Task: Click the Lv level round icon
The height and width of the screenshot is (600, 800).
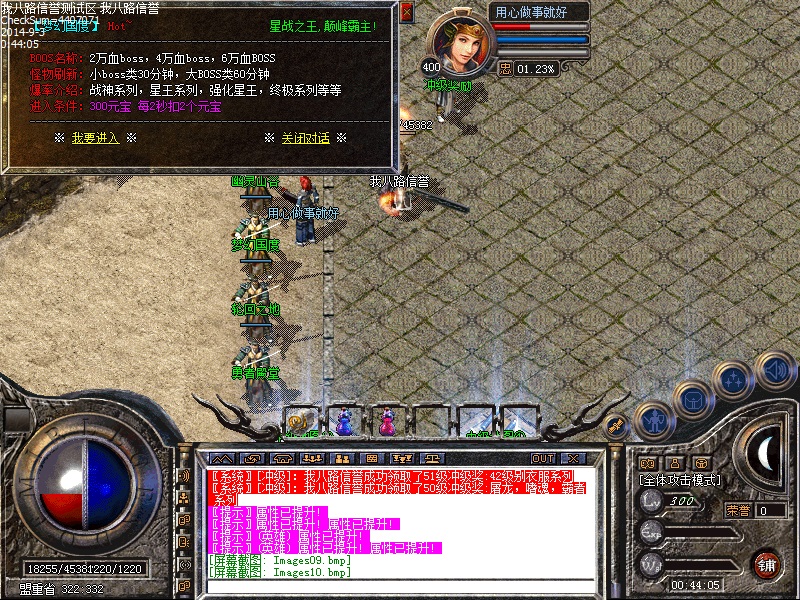Action: coord(650,501)
